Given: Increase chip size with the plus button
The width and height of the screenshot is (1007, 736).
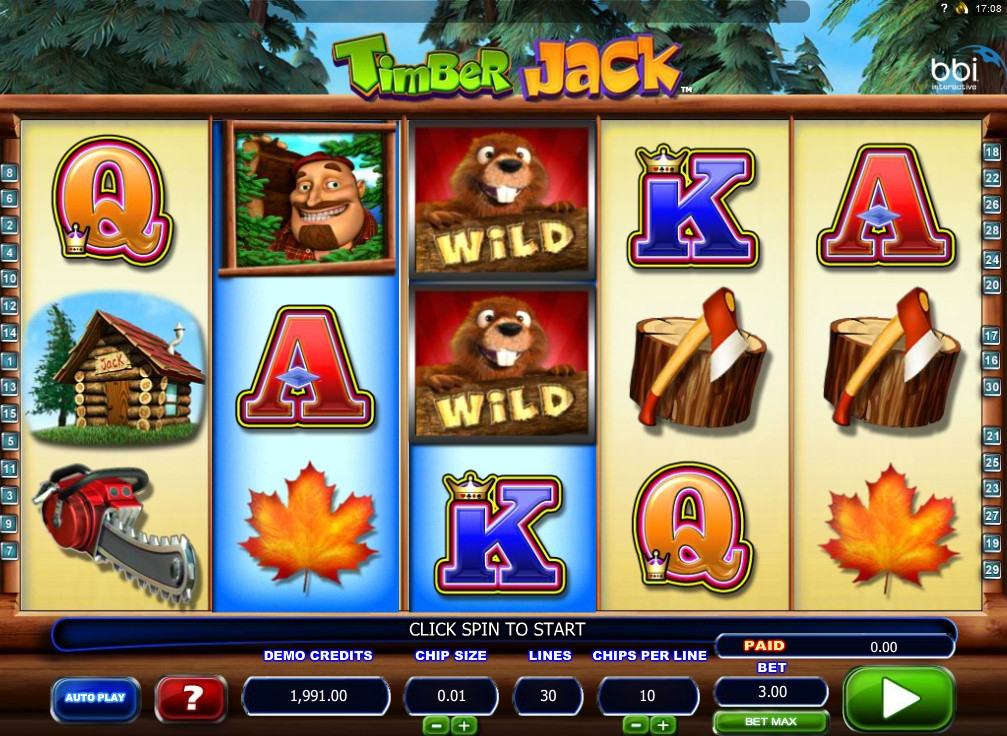Looking at the screenshot, I should [463, 725].
